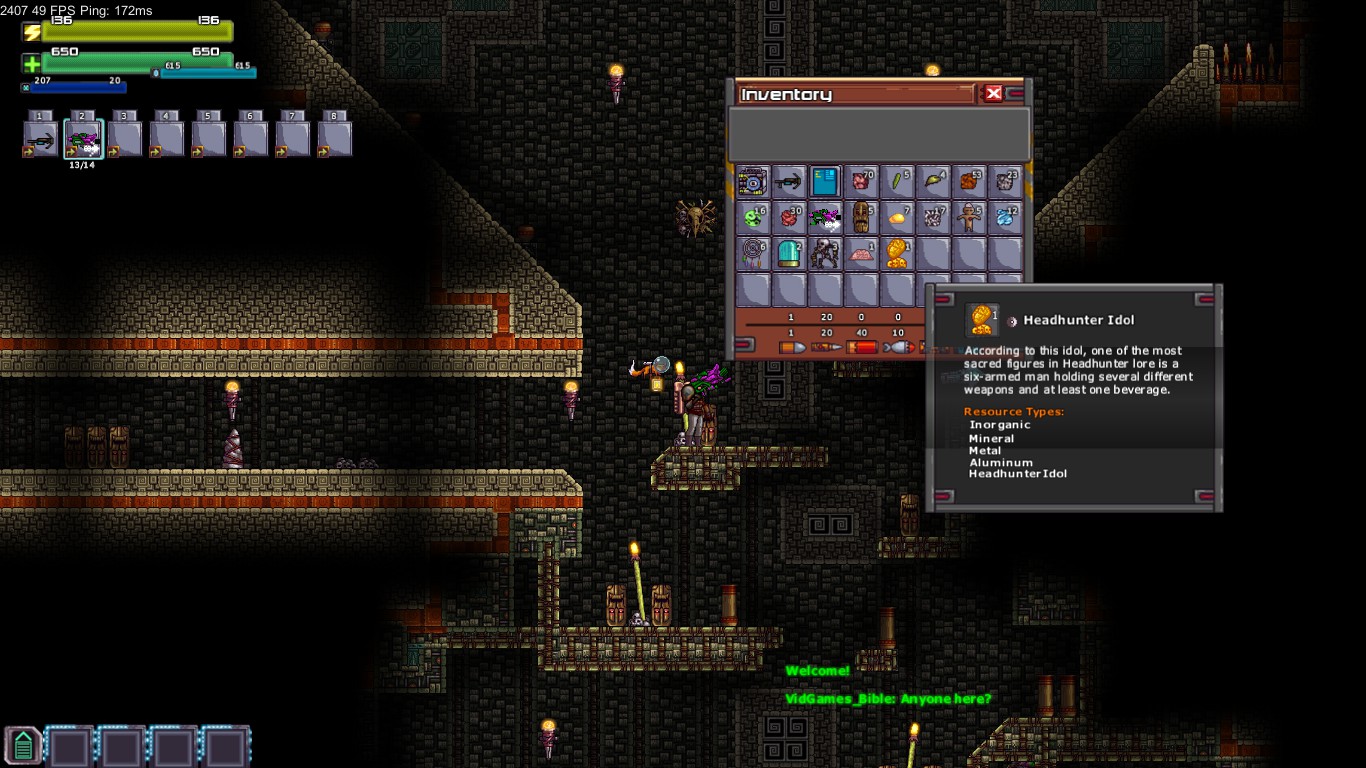This screenshot has width=1366, height=768.
Task: Select the purple gun in hotbar slot 2
Action: click(83, 139)
